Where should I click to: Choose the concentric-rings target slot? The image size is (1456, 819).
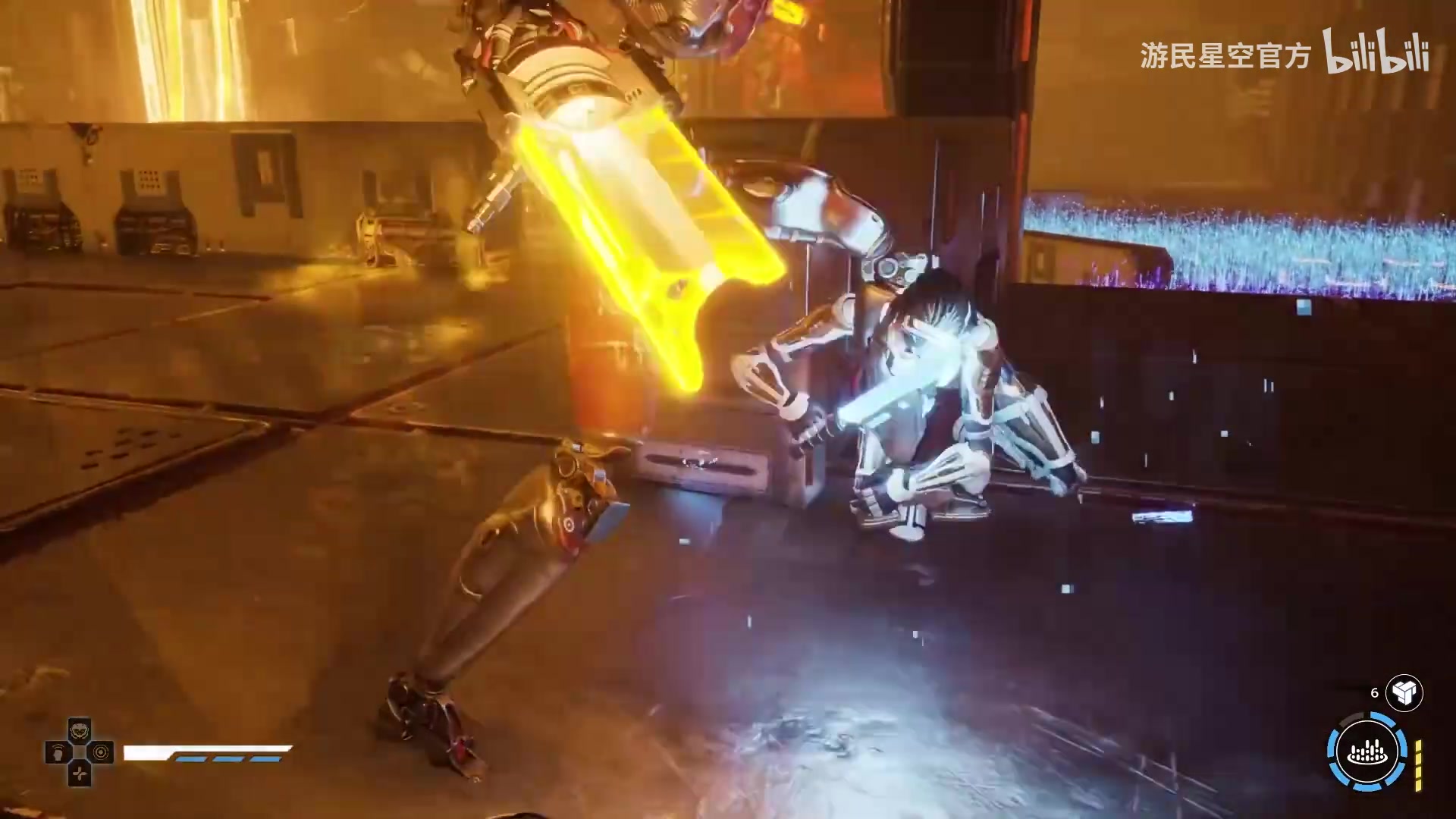pyautogui.click(x=101, y=753)
